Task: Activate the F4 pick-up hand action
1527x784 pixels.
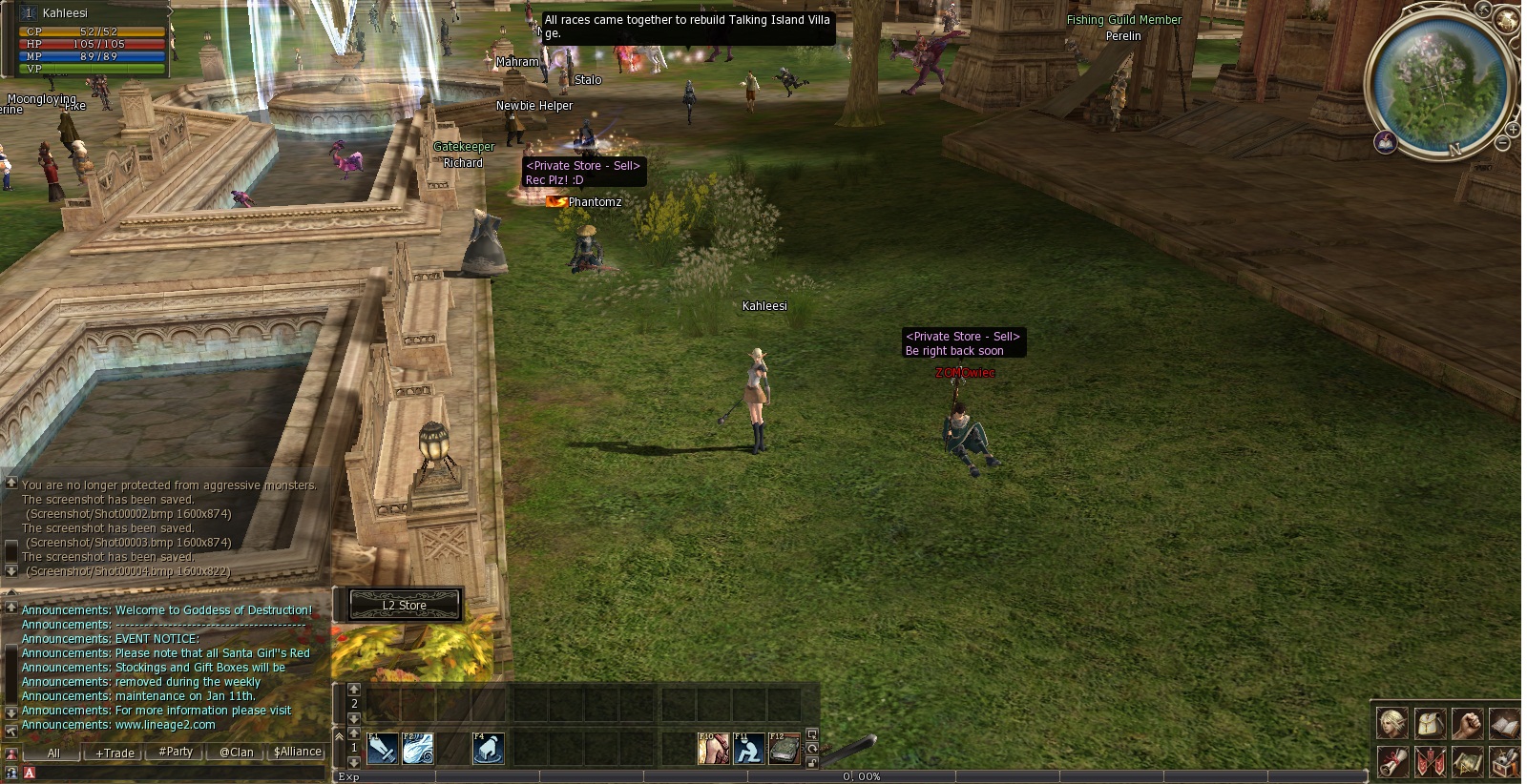Action: point(489,749)
